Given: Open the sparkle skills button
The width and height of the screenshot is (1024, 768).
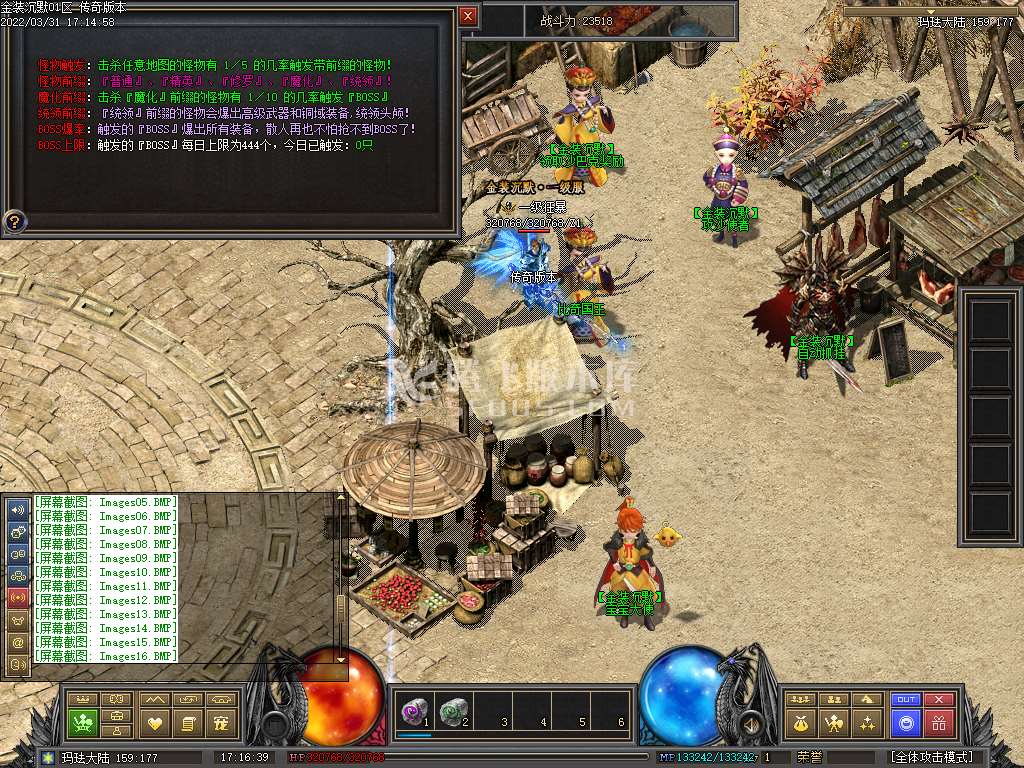Looking at the screenshot, I should pos(868,722).
